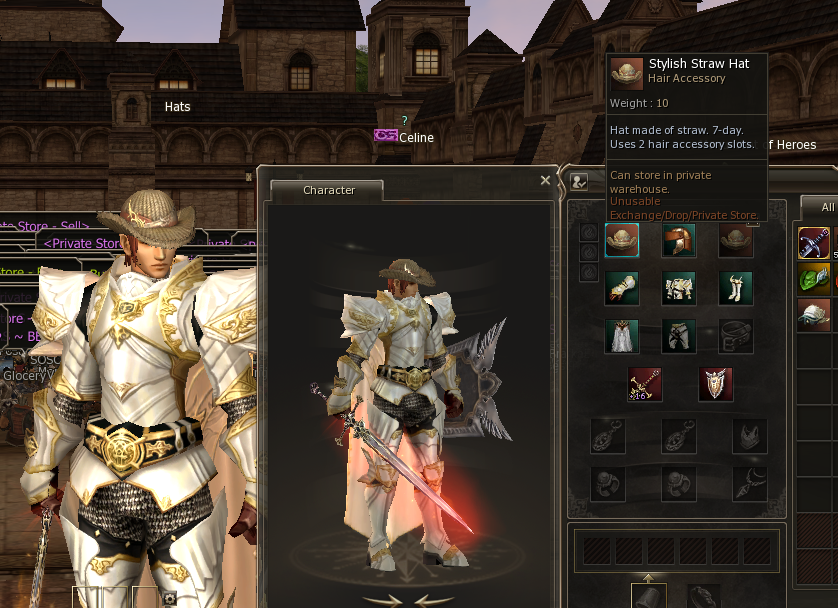Click the equipped shield slot
This screenshot has height=608, width=838.
715,384
